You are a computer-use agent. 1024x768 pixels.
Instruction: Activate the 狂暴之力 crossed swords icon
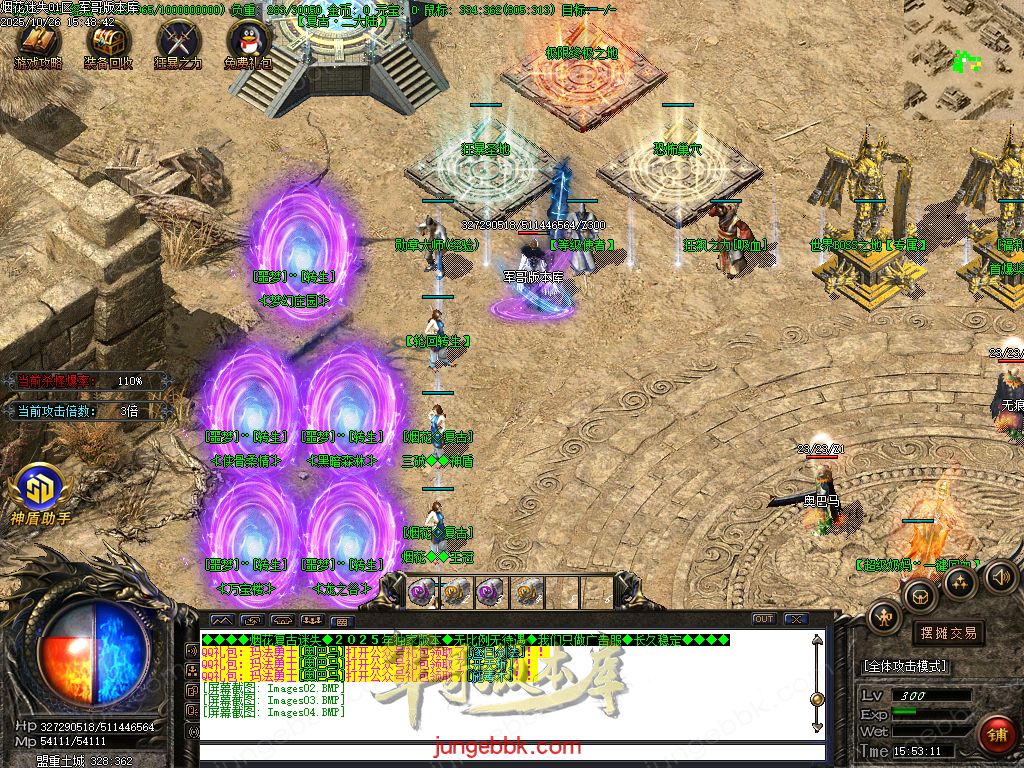click(178, 41)
